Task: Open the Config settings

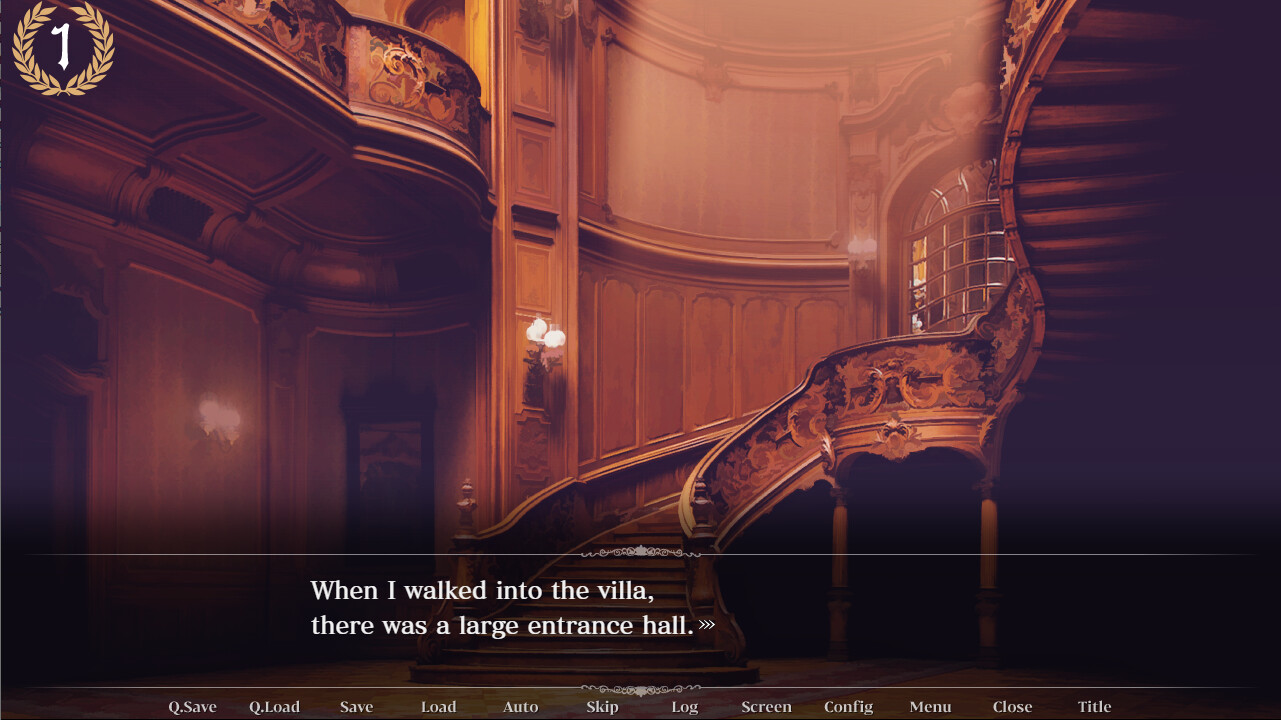Action: 848,707
